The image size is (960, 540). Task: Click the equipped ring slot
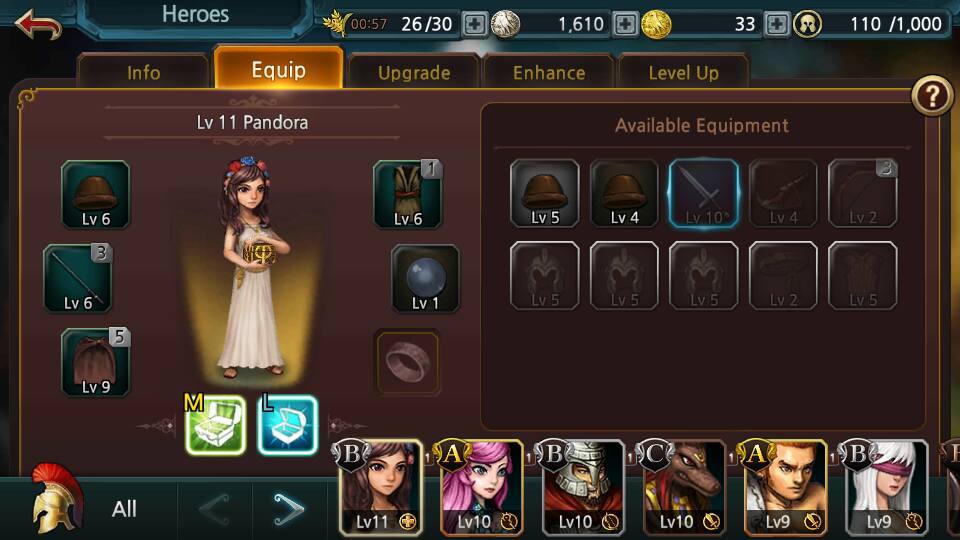[407, 361]
